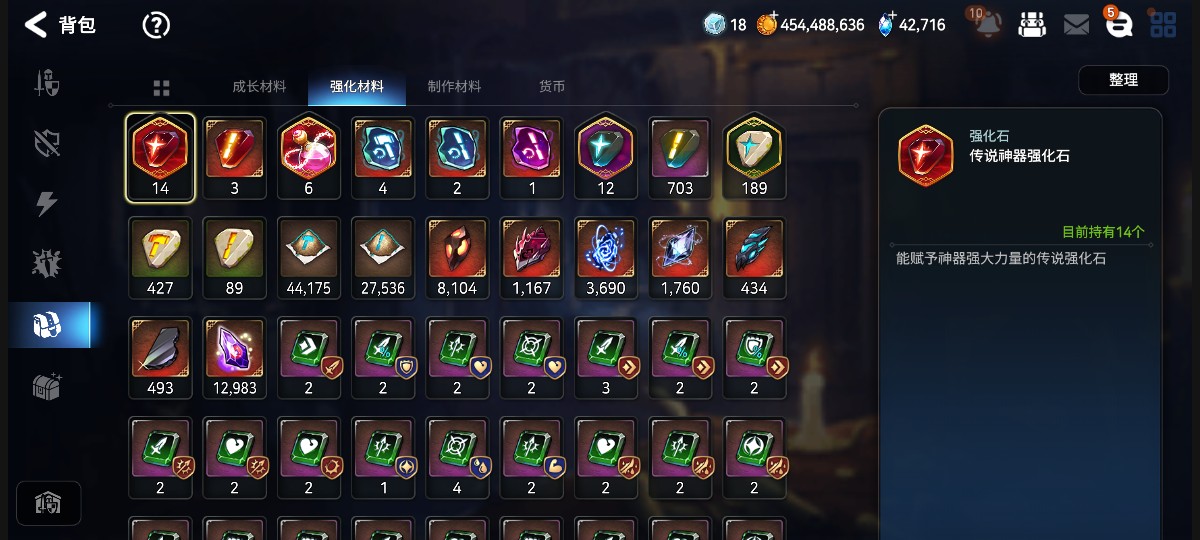The height and width of the screenshot is (540, 1200).
Task: Select the 强化材料 tab
Action: [x=357, y=86]
